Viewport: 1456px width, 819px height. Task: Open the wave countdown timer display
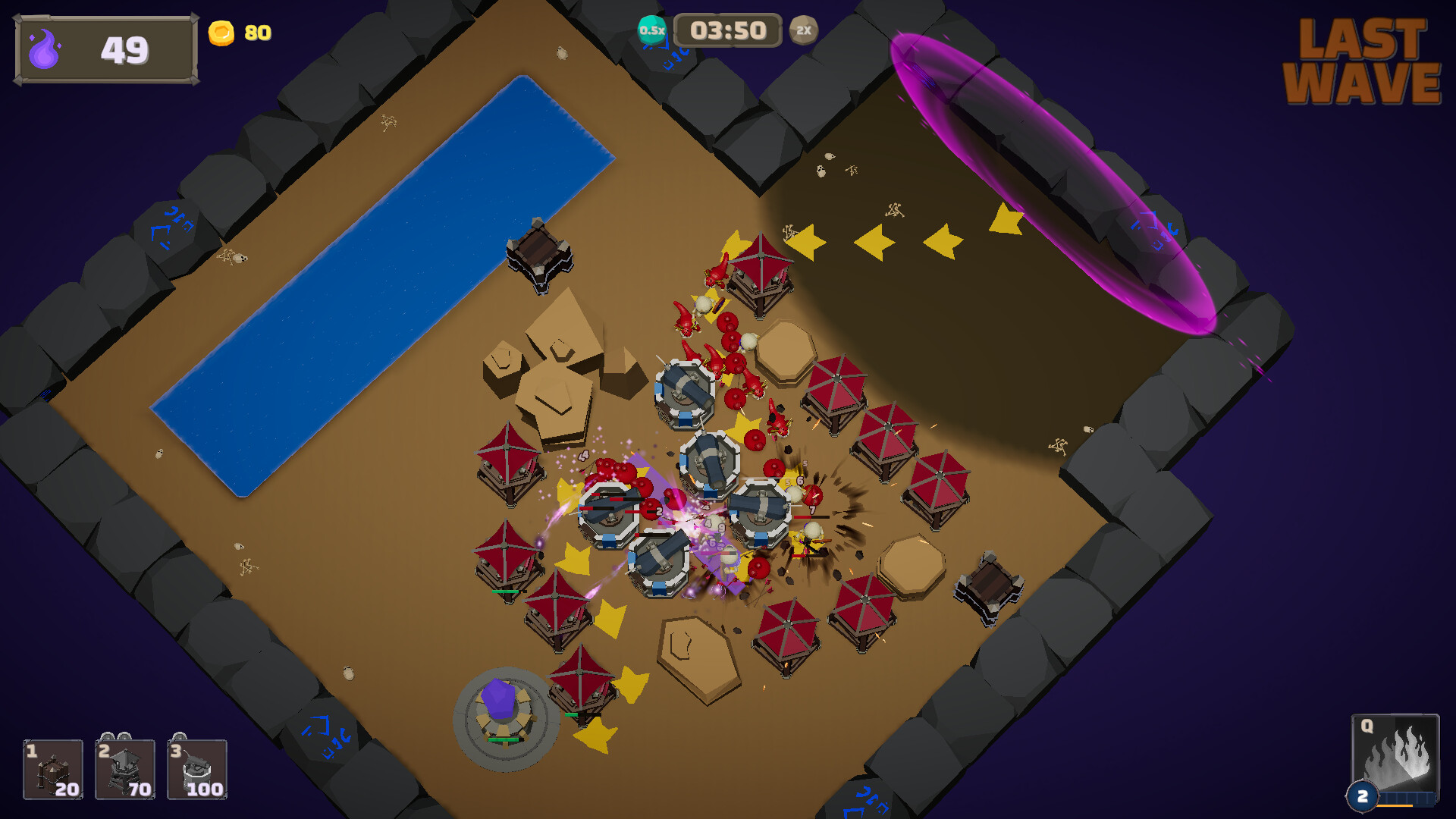coord(727,30)
